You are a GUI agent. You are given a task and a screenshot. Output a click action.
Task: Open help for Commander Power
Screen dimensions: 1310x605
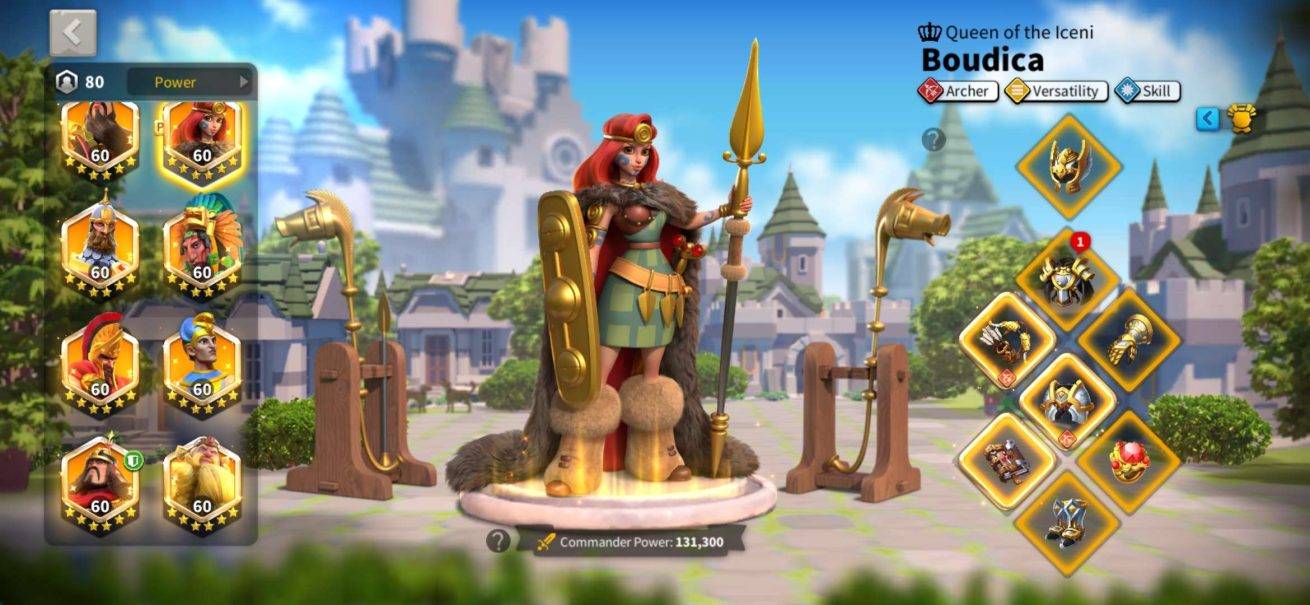[497, 541]
